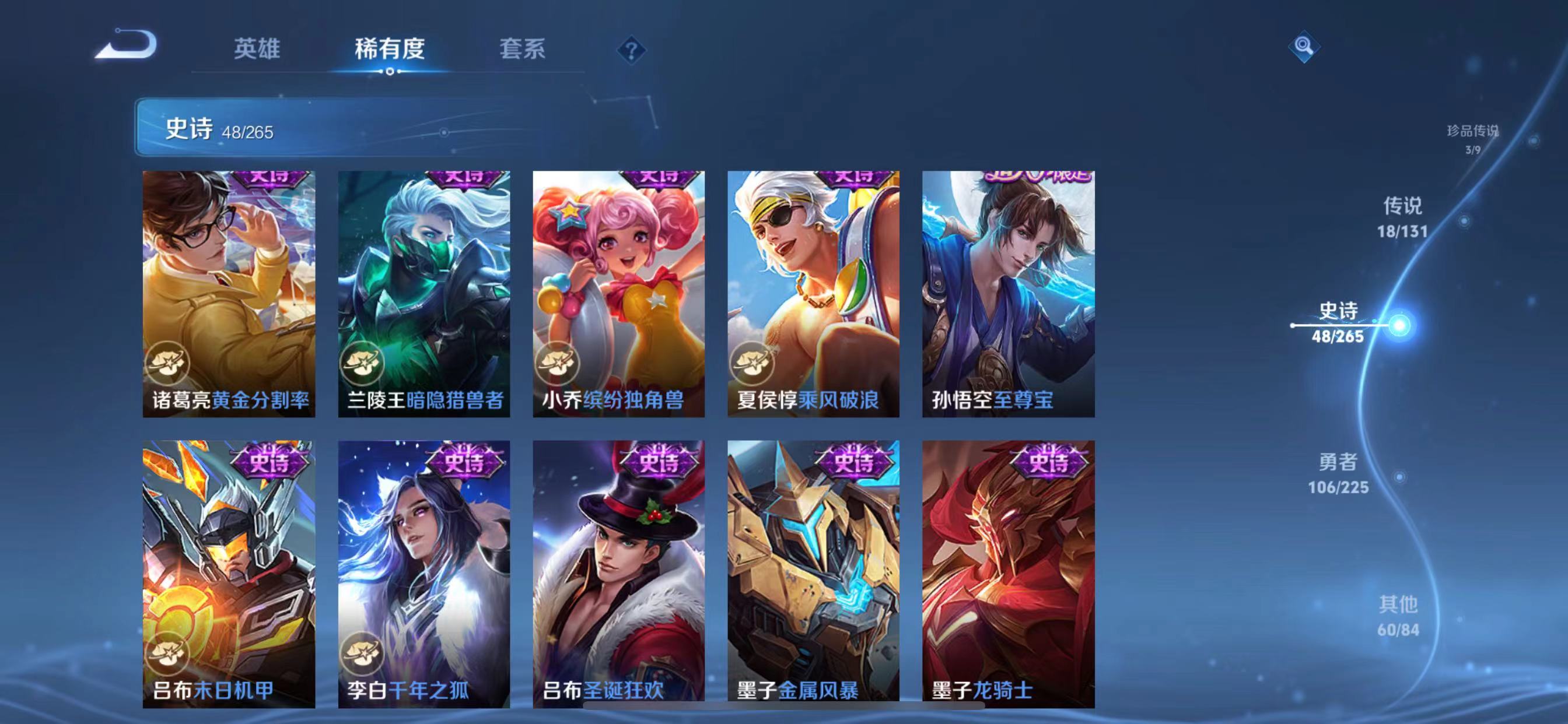The width and height of the screenshot is (1568, 724).
Task: Click the indicator dot under the 稀有度 tab
Action: [390, 72]
